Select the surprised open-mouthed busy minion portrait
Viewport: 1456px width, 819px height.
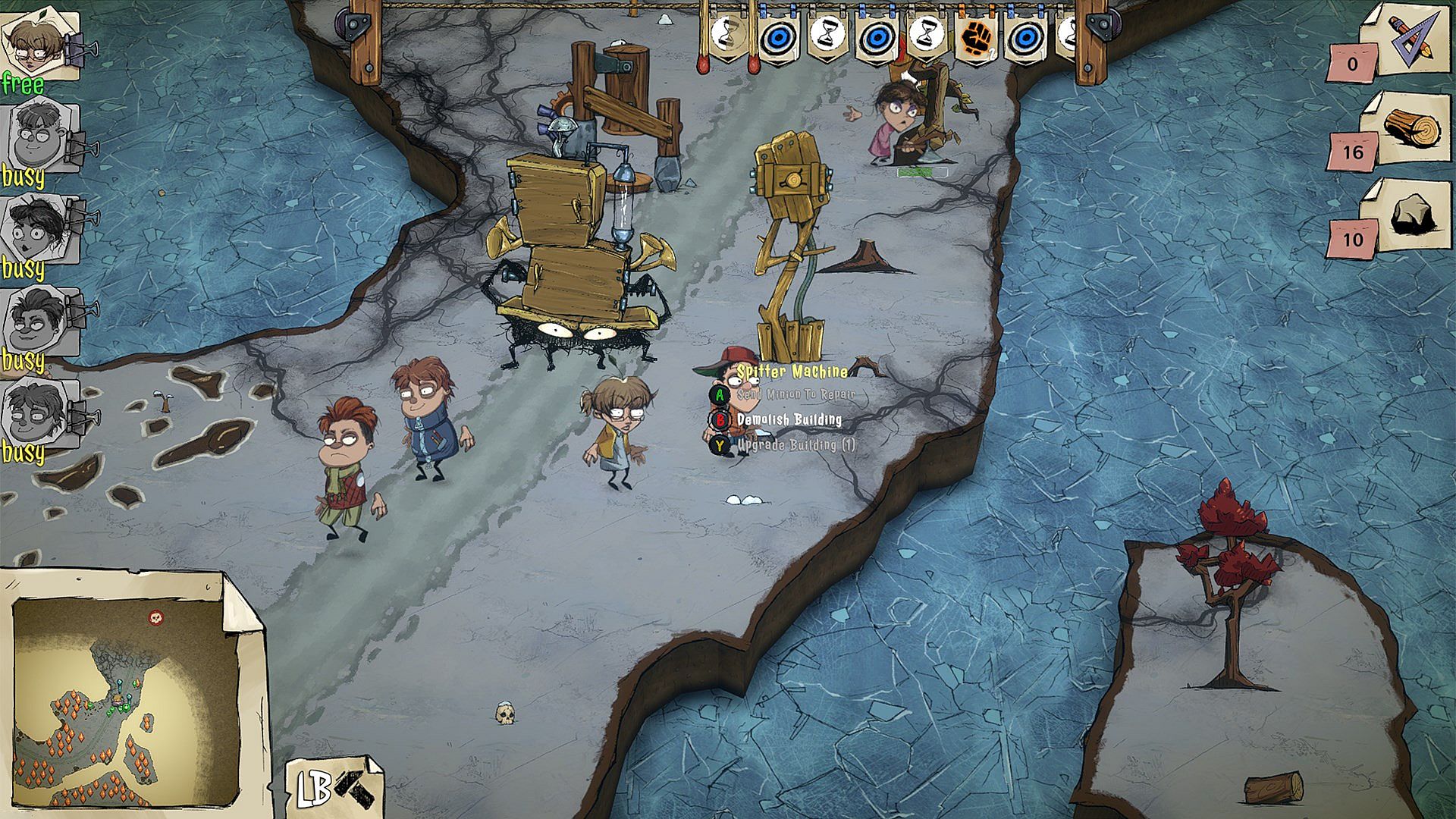tap(38, 227)
